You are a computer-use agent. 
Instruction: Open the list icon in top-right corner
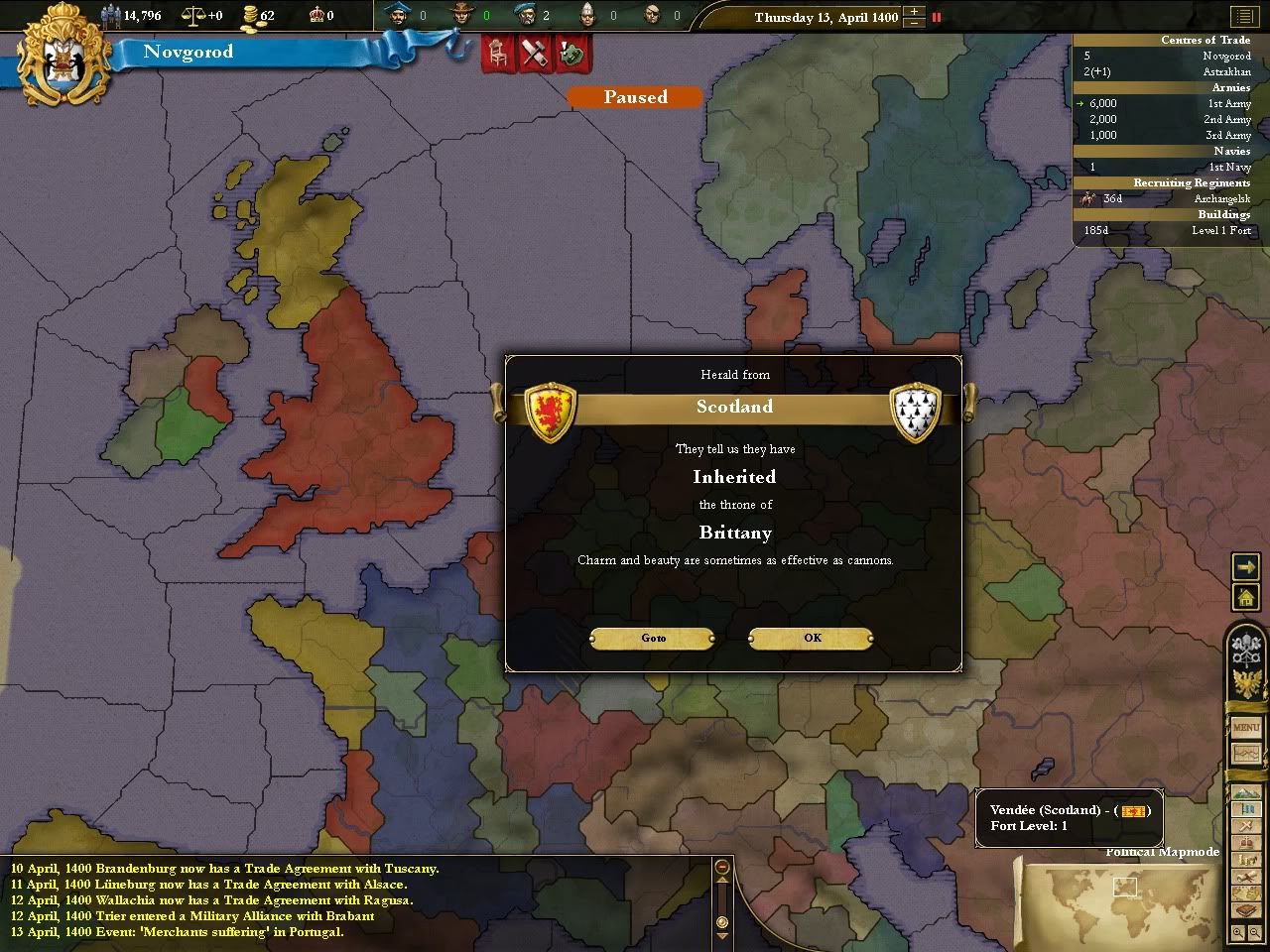[1244, 17]
